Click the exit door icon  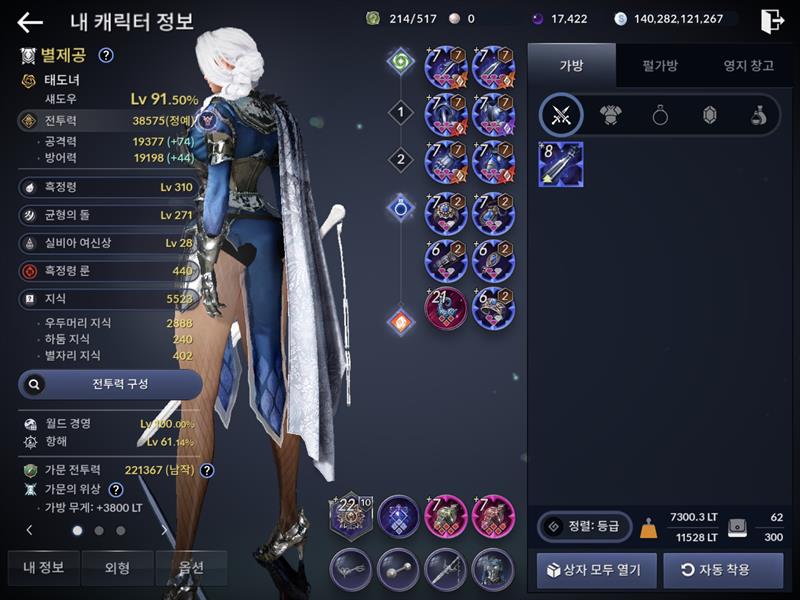(771, 20)
